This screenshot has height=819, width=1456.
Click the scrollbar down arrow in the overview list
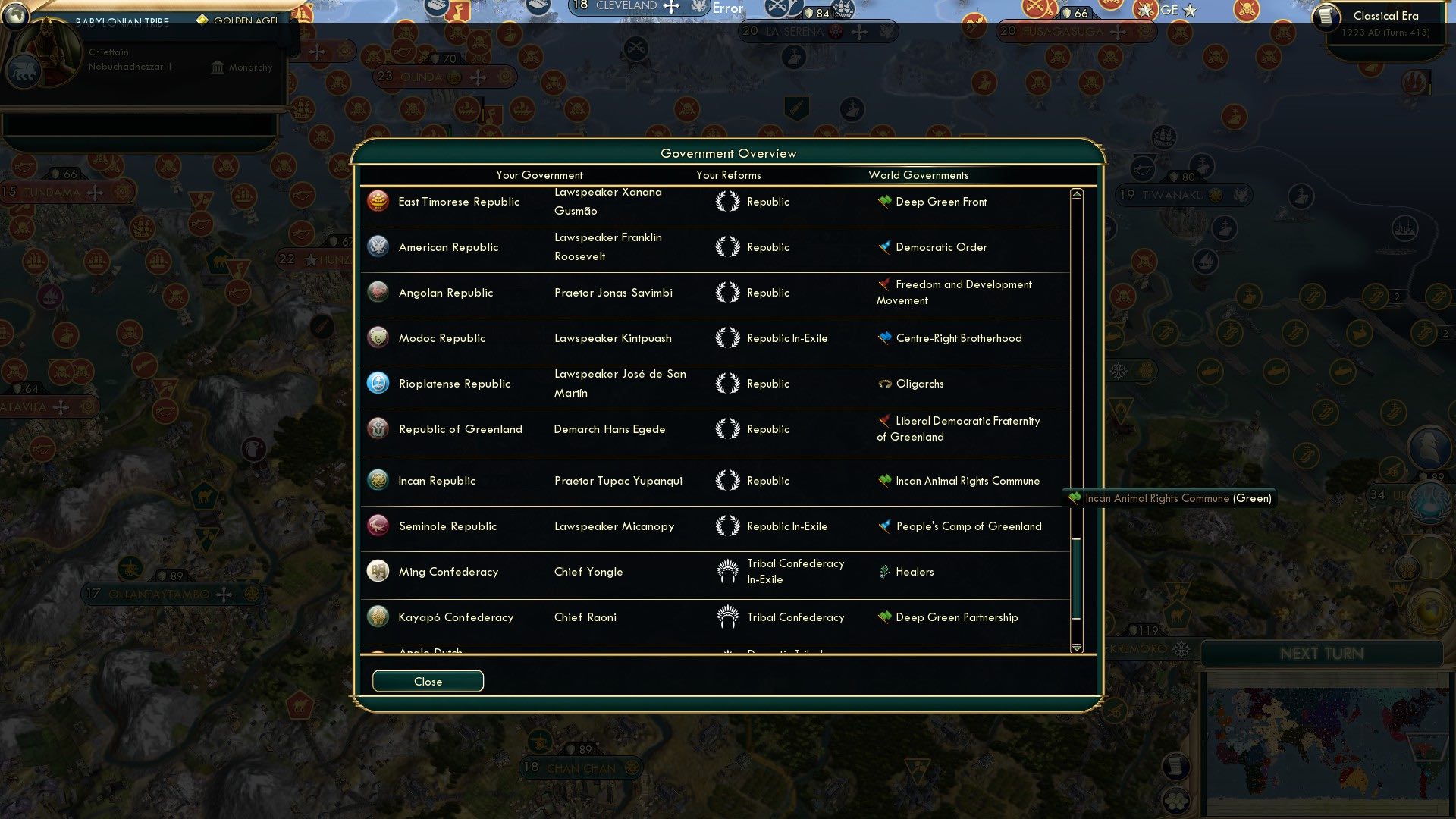1076,648
